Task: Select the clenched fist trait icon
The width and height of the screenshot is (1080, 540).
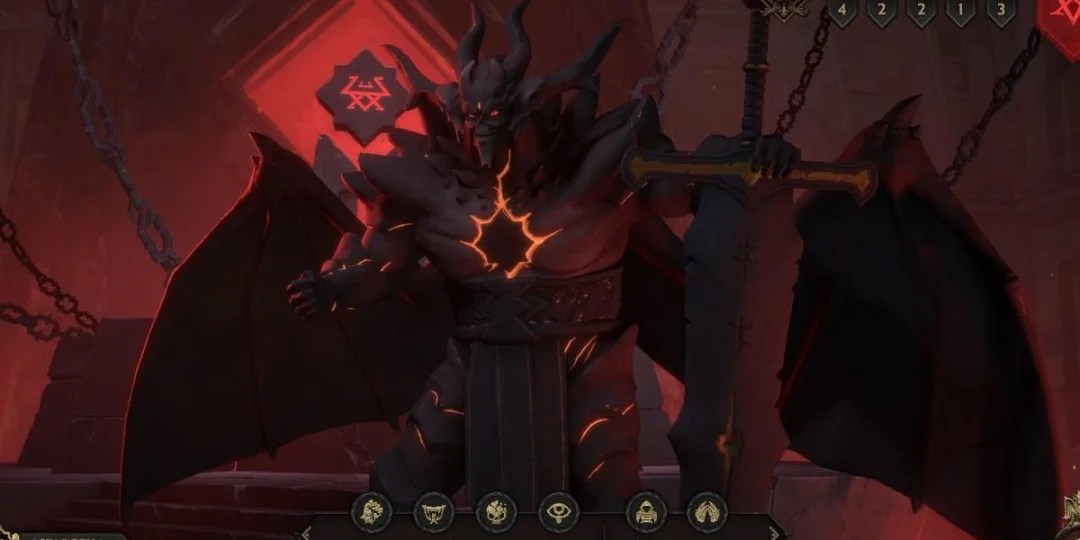Action: click(x=371, y=512)
